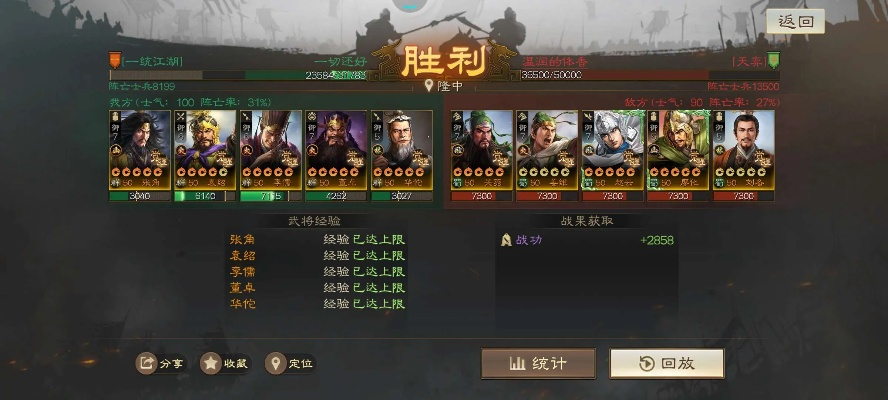The height and width of the screenshot is (400, 888).
Task: Watch the battle 回放 replay
Action: [667, 363]
